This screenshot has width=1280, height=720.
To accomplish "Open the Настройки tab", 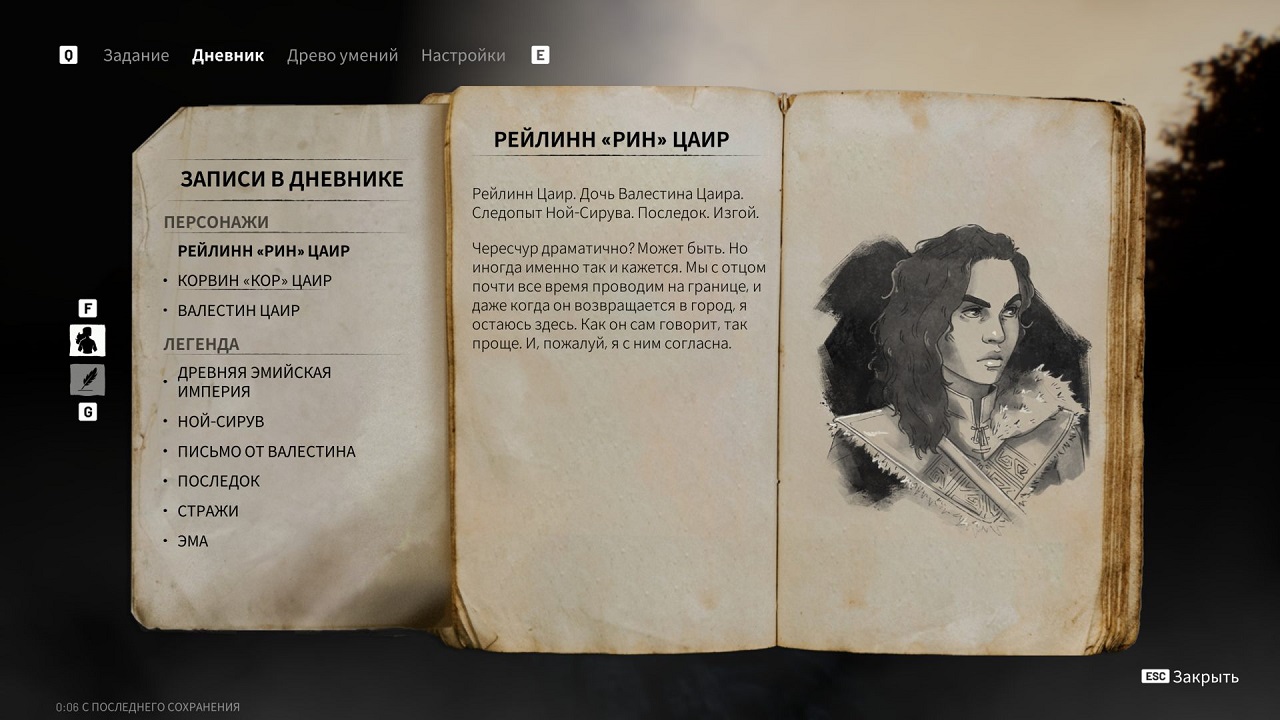I will [463, 55].
